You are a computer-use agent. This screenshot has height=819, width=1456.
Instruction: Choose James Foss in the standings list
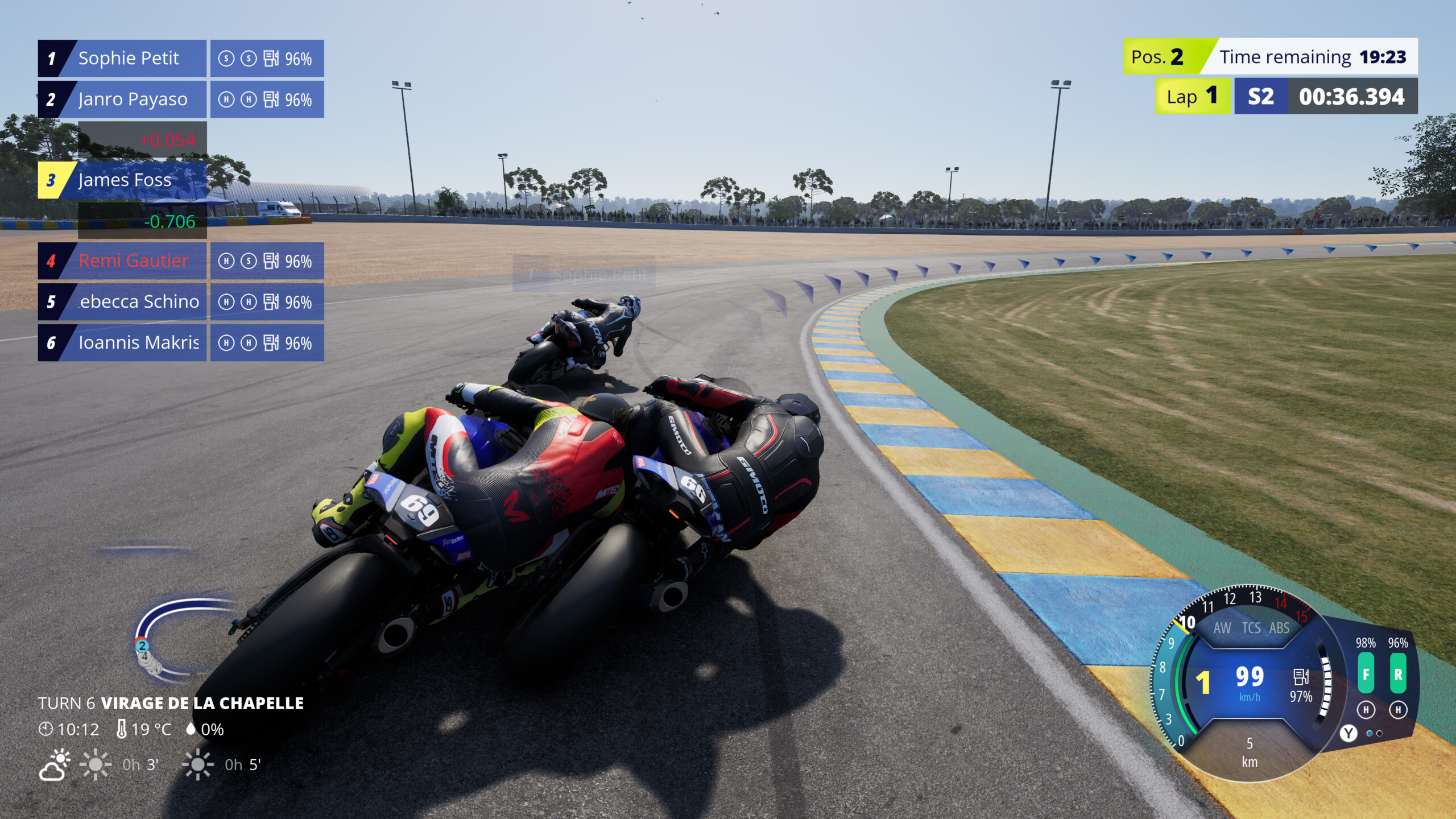pos(125,180)
